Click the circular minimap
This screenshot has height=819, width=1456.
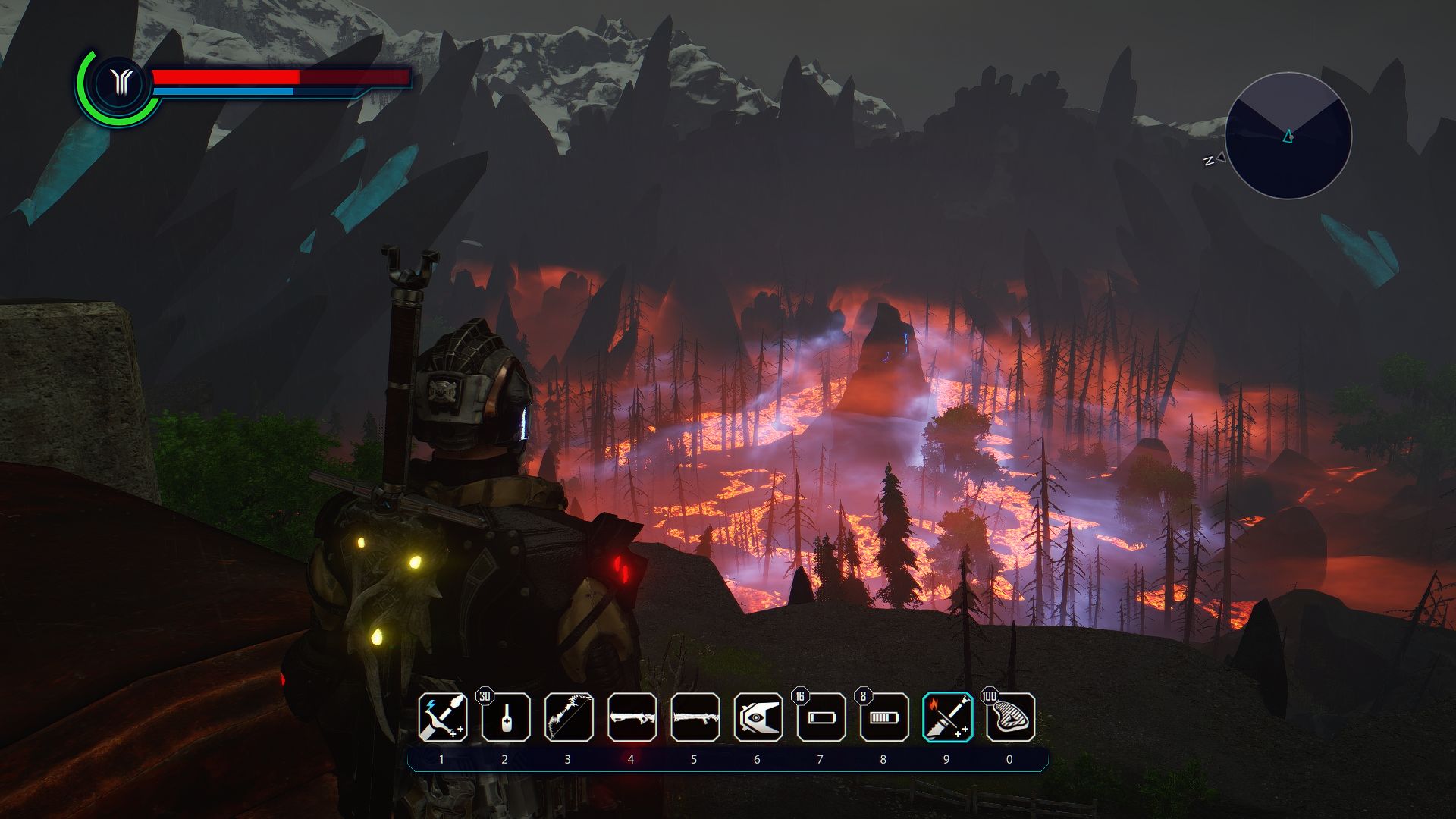(1288, 136)
